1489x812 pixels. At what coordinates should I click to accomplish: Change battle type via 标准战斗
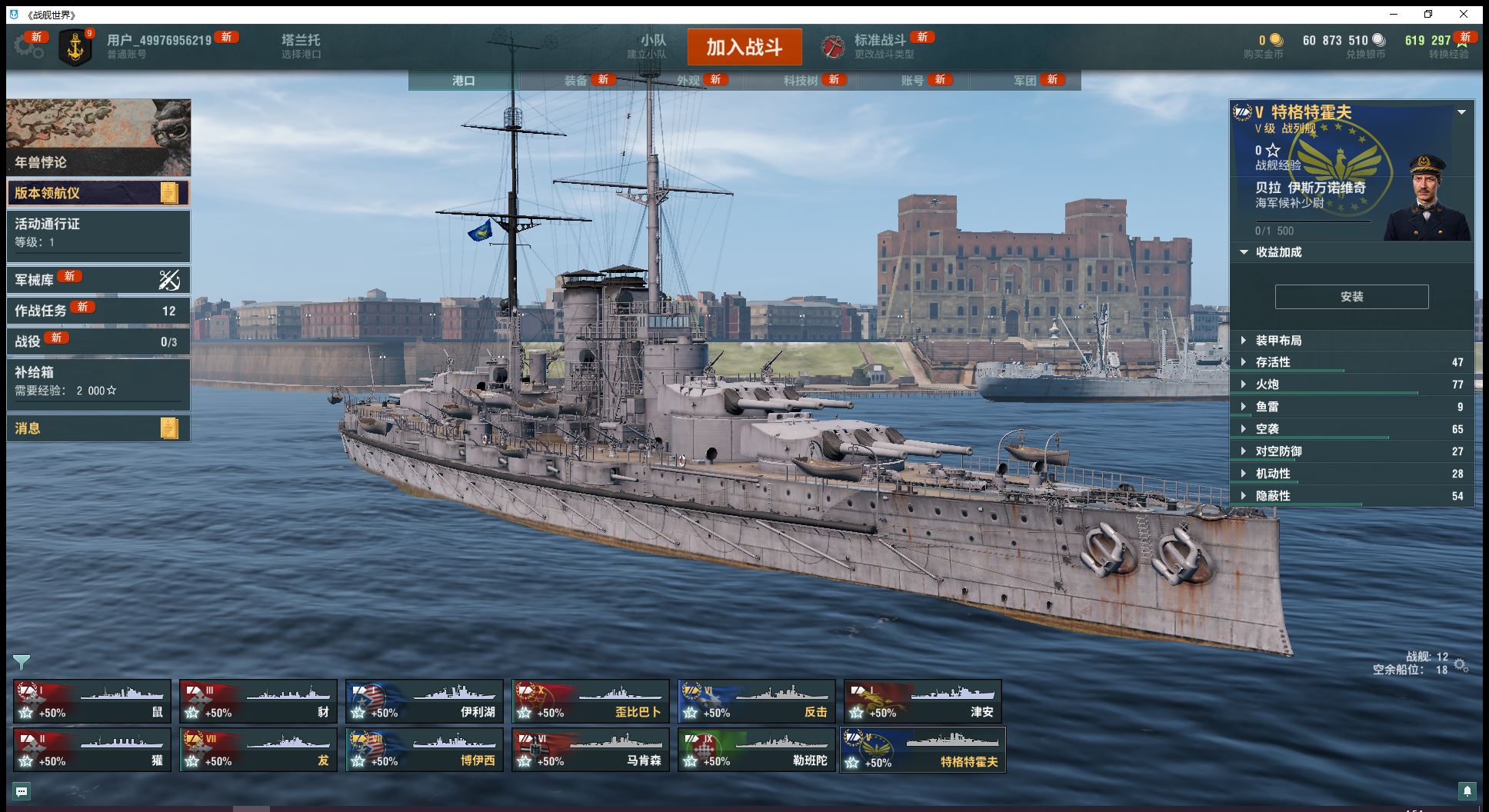coord(879,46)
